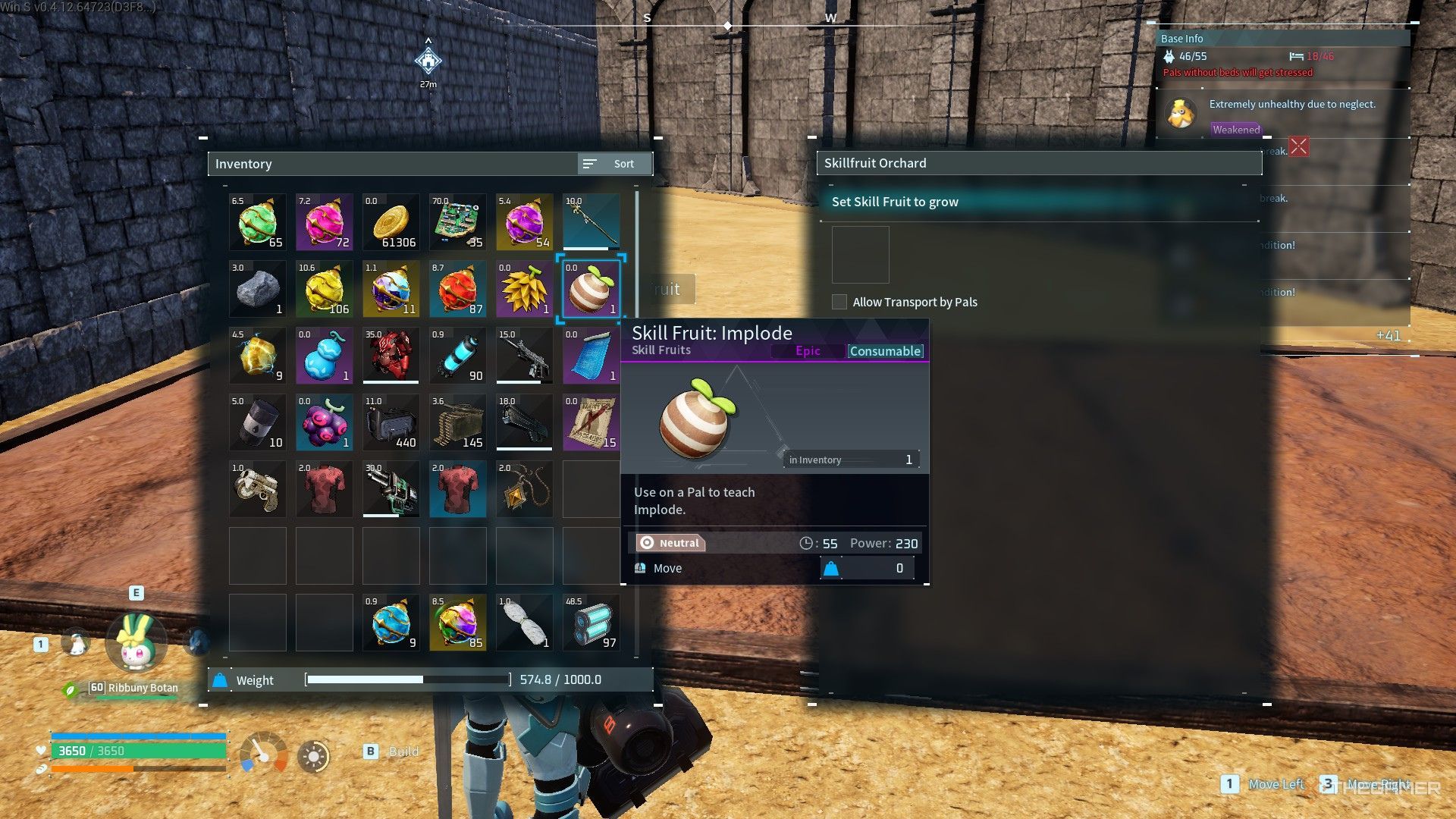The width and height of the screenshot is (1456, 819).
Task: Select the dark oil barrel stack
Action: coord(257,422)
